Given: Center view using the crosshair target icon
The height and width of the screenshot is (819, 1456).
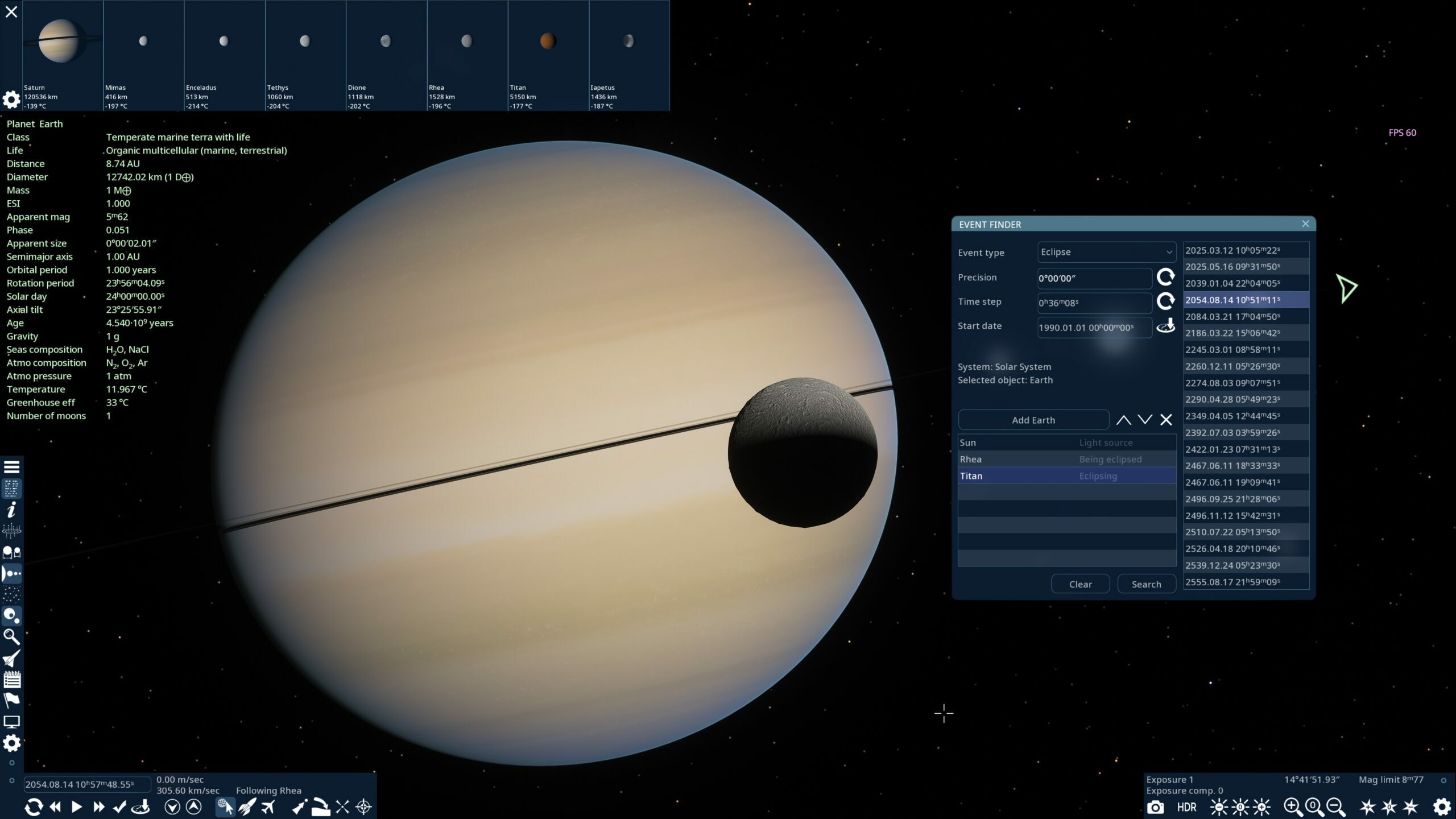Looking at the screenshot, I should tap(362, 806).
